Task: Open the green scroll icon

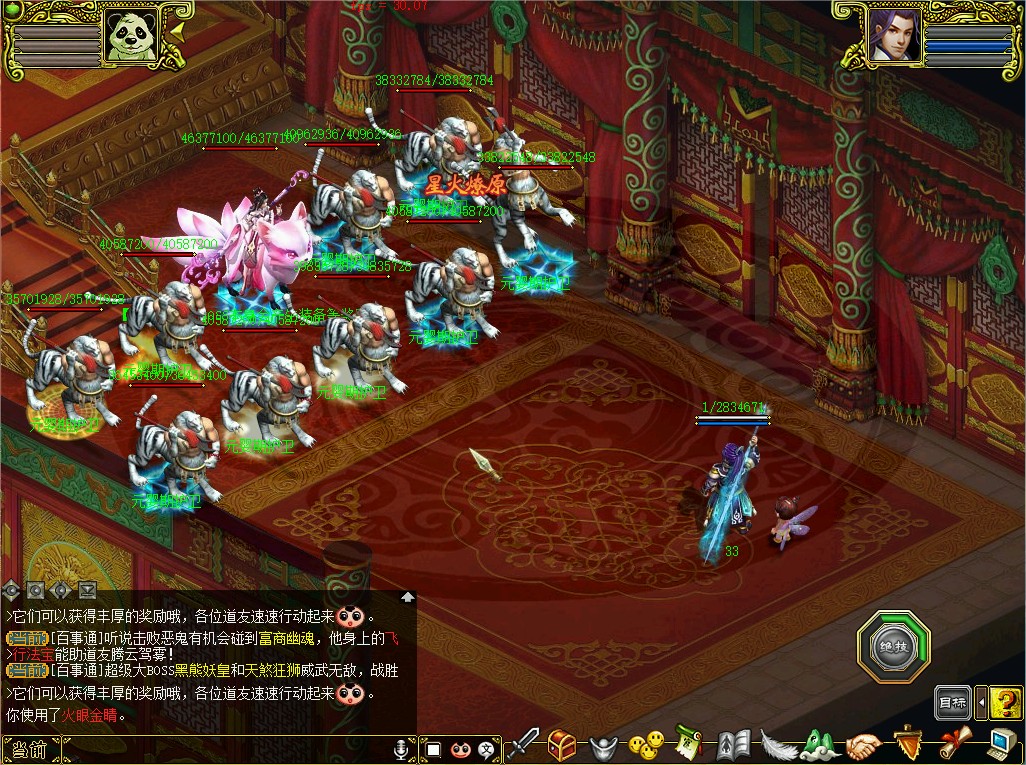Action: pyautogui.click(x=689, y=743)
